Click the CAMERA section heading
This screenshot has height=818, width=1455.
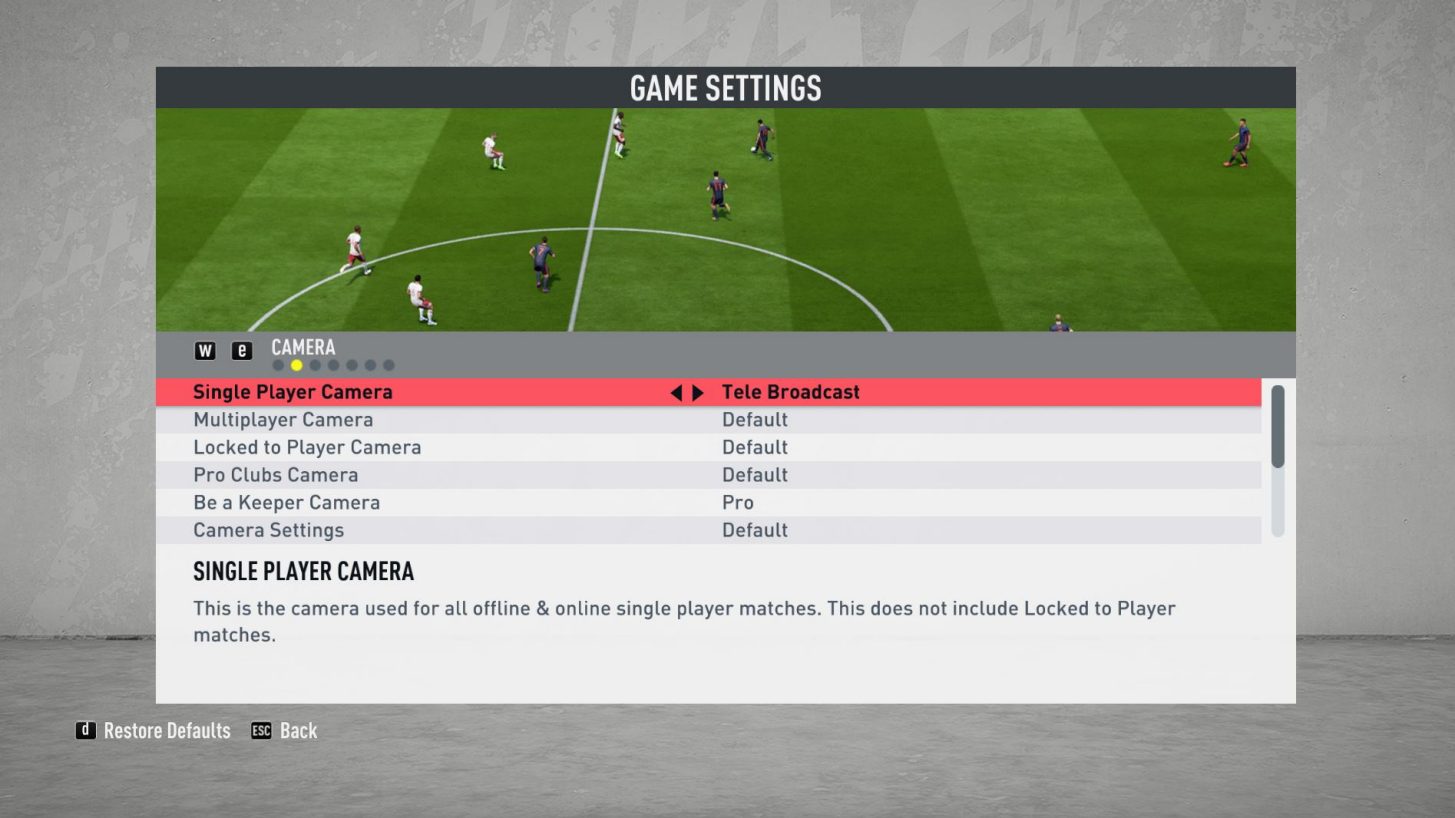pos(301,347)
